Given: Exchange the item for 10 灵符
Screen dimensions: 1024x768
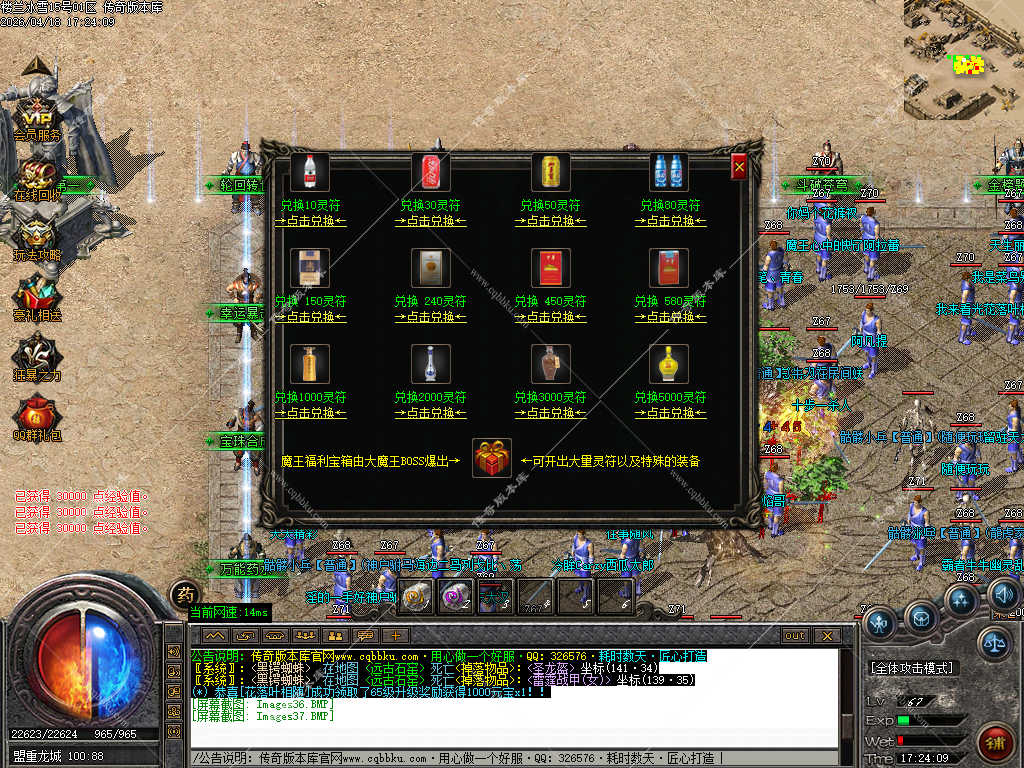Looking at the screenshot, I should (x=310, y=221).
